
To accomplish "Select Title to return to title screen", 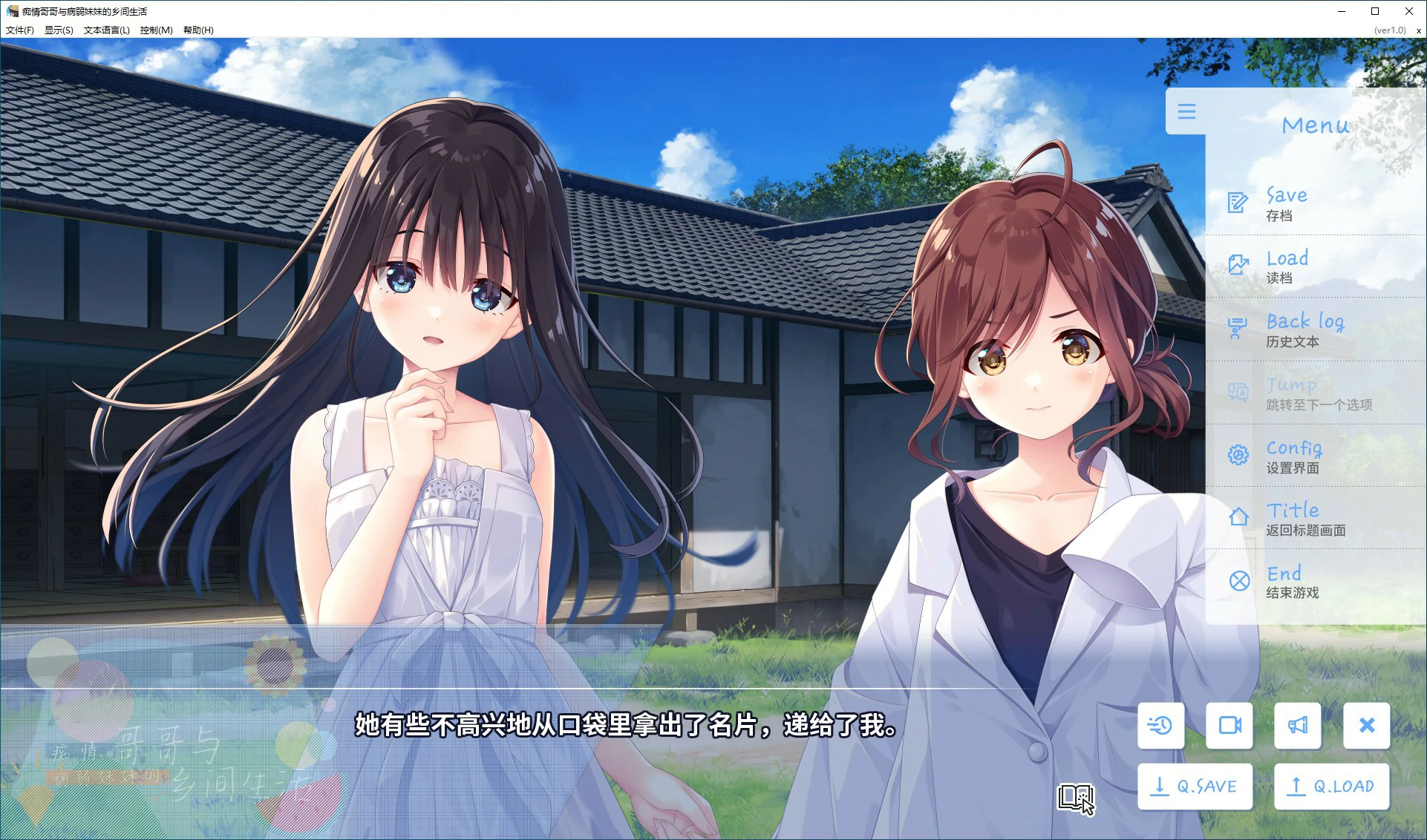I will click(1292, 516).
